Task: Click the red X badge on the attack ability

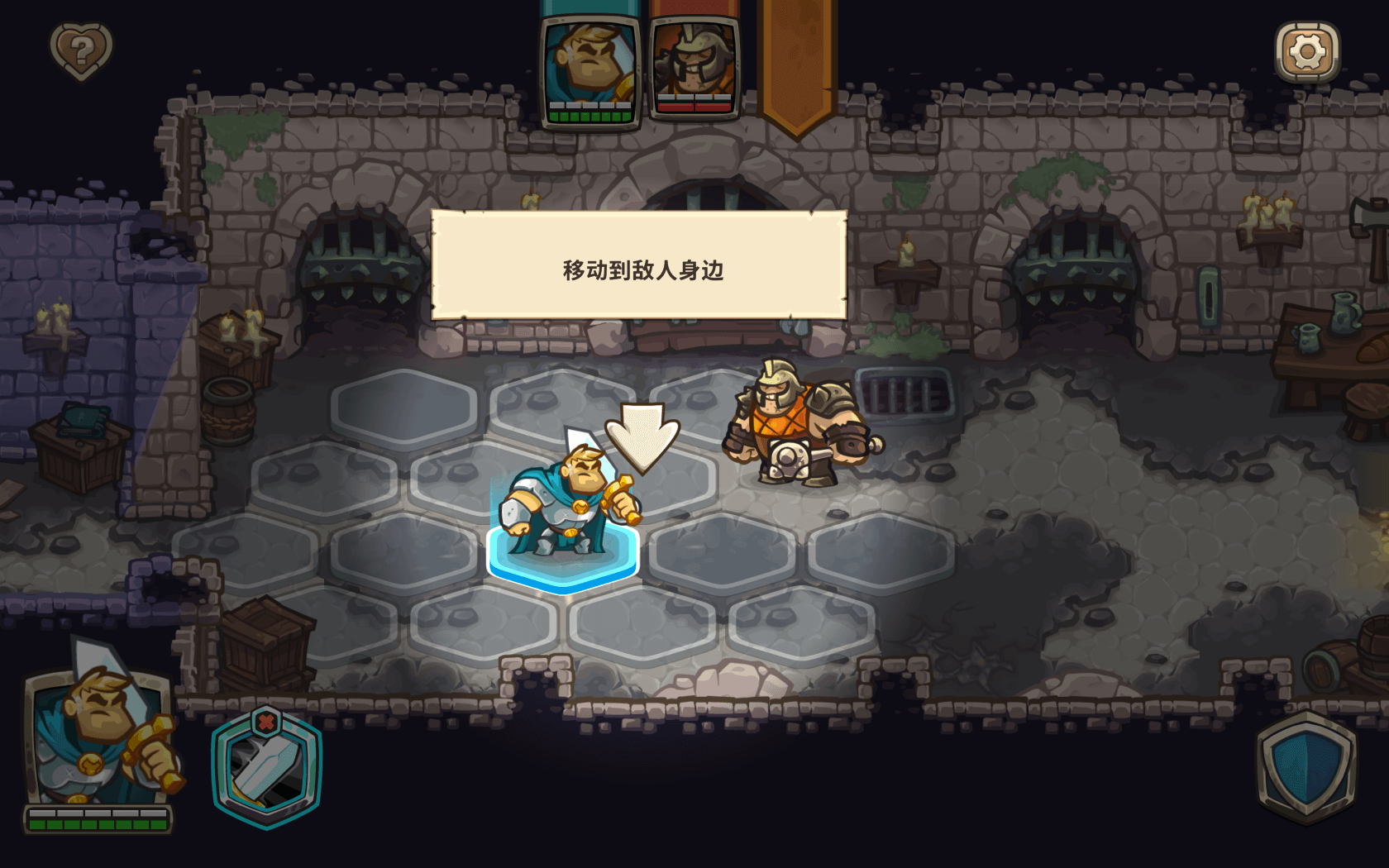Action: pyautogui.click(x=266, y=723)
